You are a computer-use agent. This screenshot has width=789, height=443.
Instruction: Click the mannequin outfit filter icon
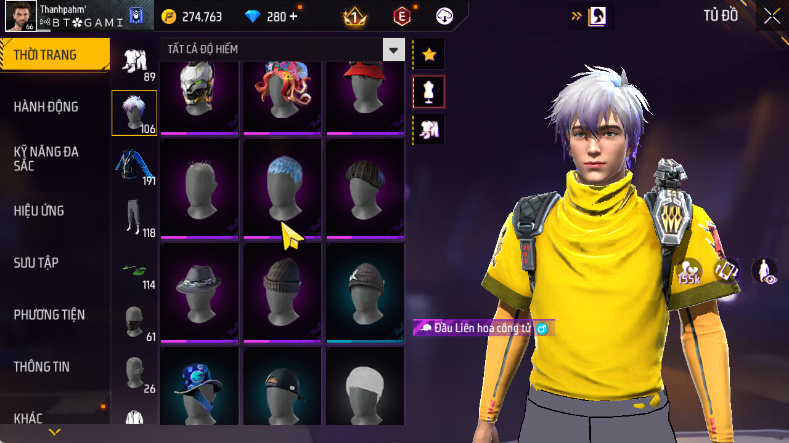429,91
